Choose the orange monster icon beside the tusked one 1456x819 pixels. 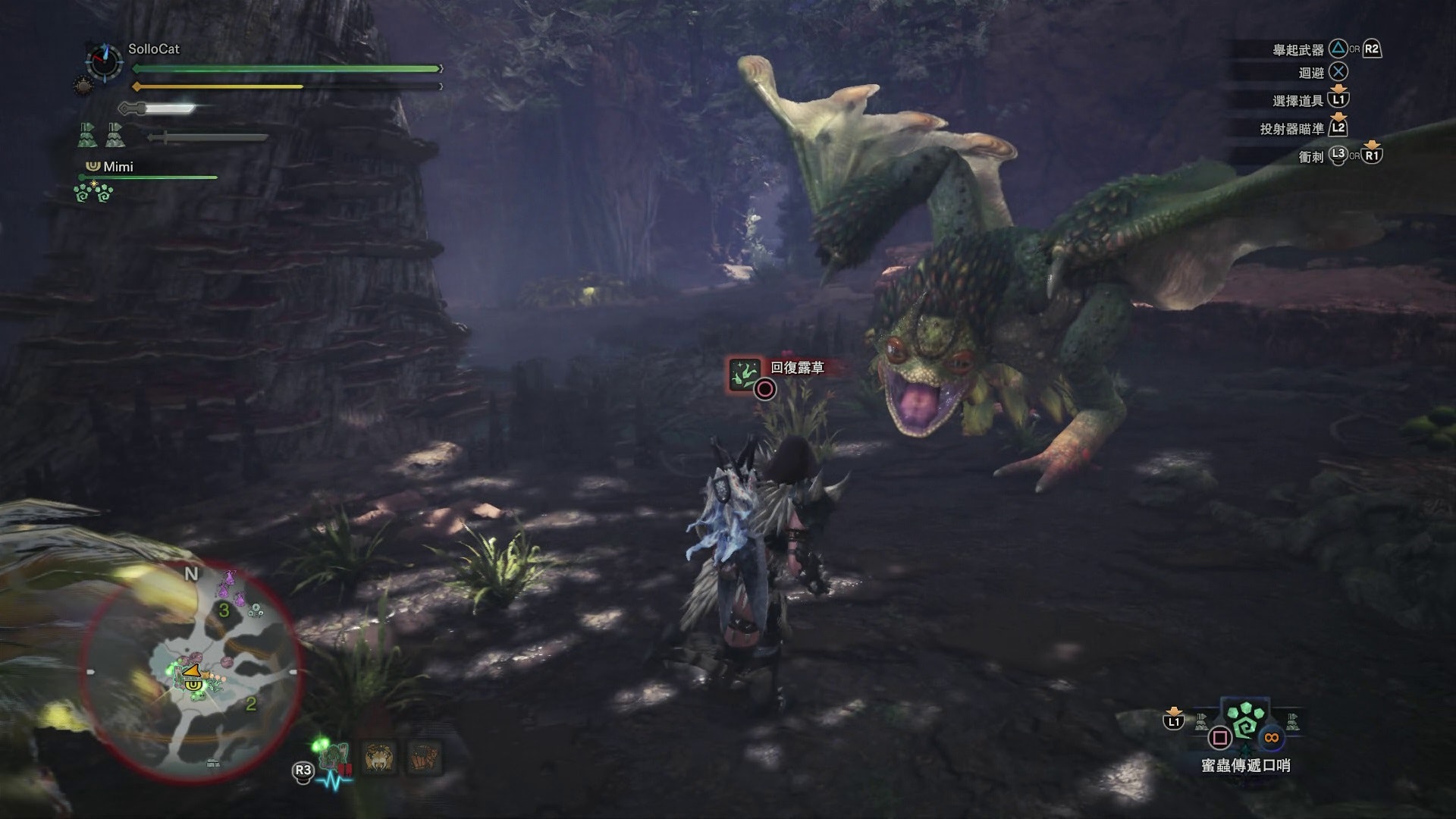(x=423, y=758)
